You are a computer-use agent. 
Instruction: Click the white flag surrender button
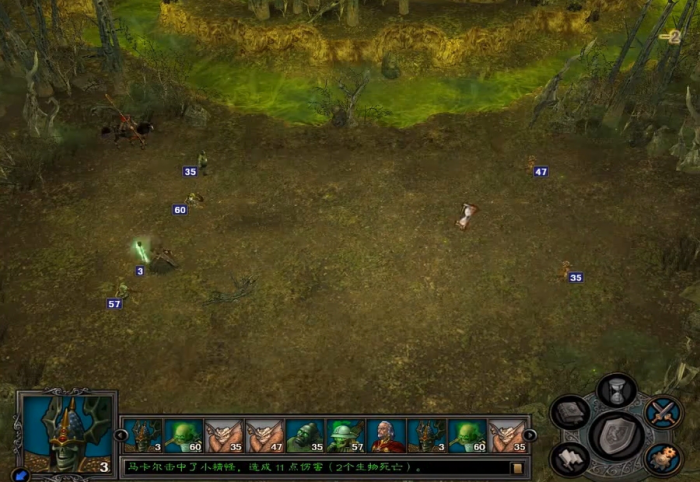point(571,458)
